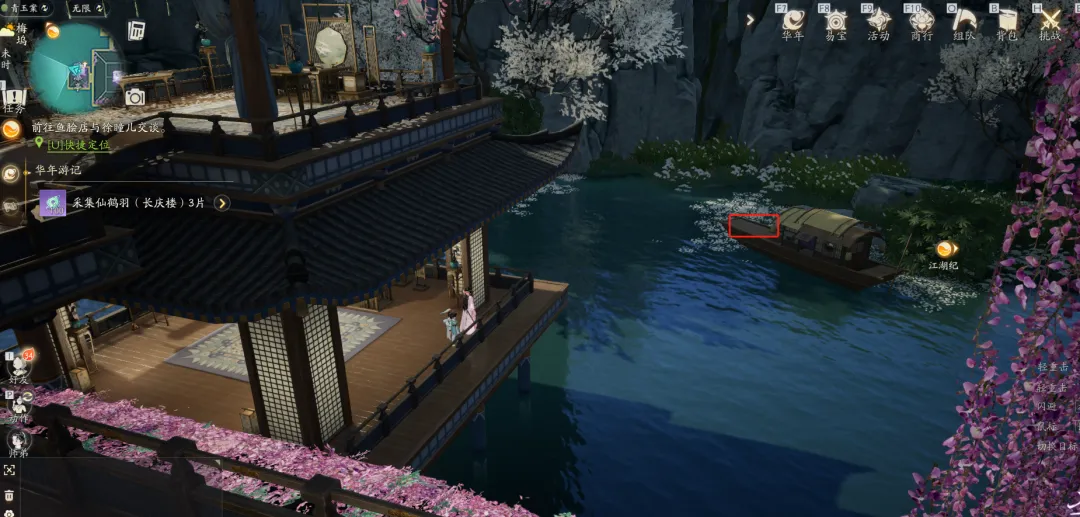Click the trash can icon

click(9, 495)
